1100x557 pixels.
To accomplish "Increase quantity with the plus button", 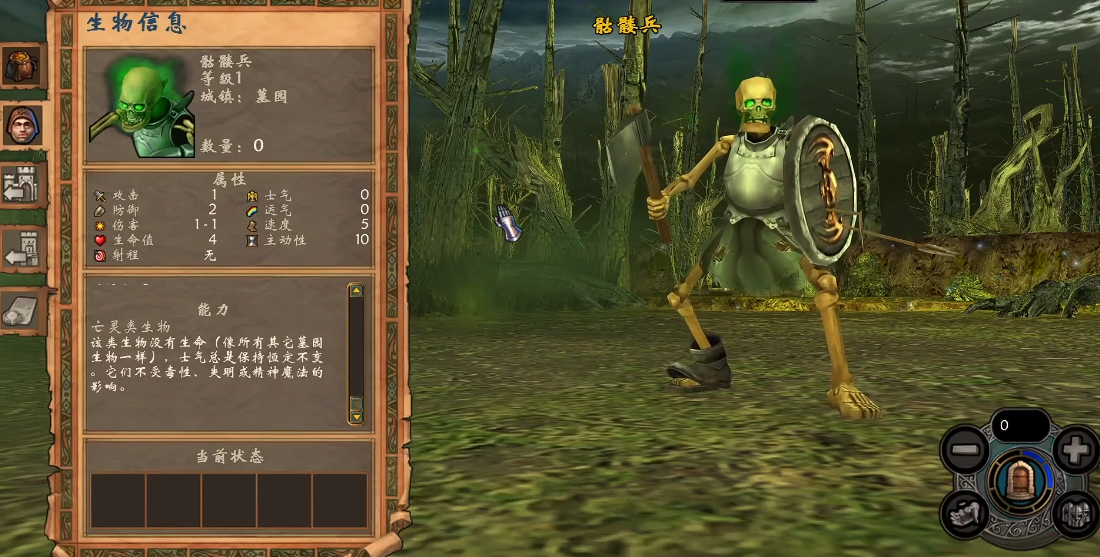I will point(1075,451).
